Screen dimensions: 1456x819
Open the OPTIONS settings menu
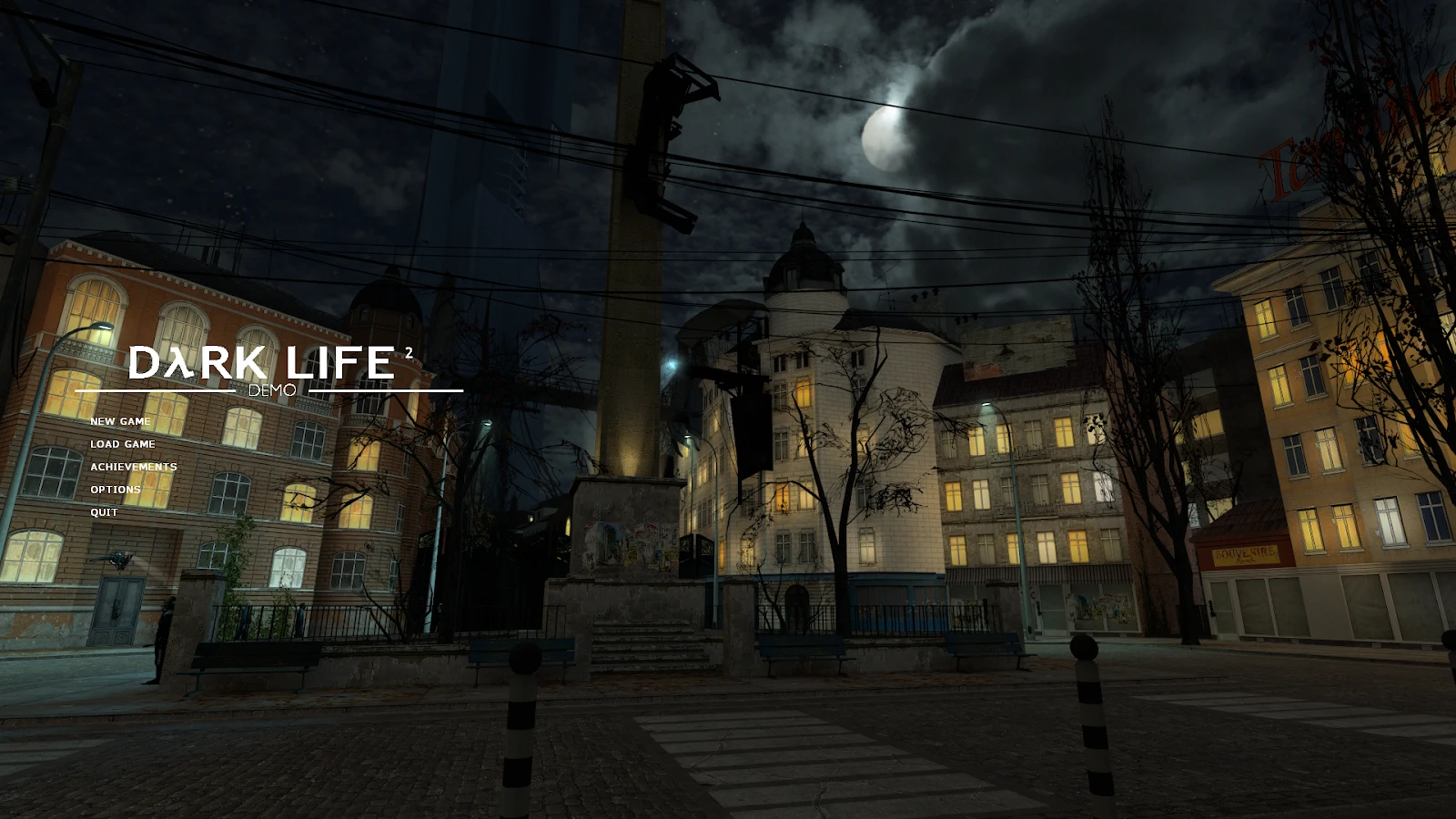pos(115,489)
